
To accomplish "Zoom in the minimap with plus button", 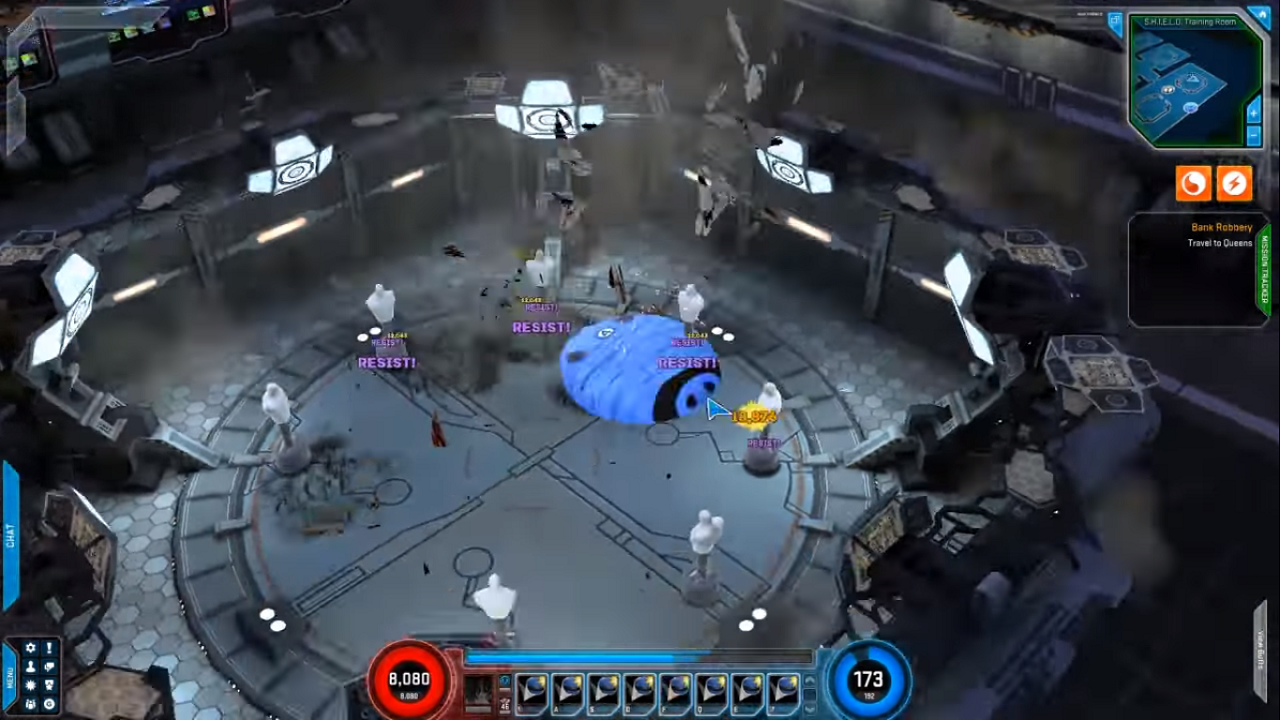I will 1254,112.
